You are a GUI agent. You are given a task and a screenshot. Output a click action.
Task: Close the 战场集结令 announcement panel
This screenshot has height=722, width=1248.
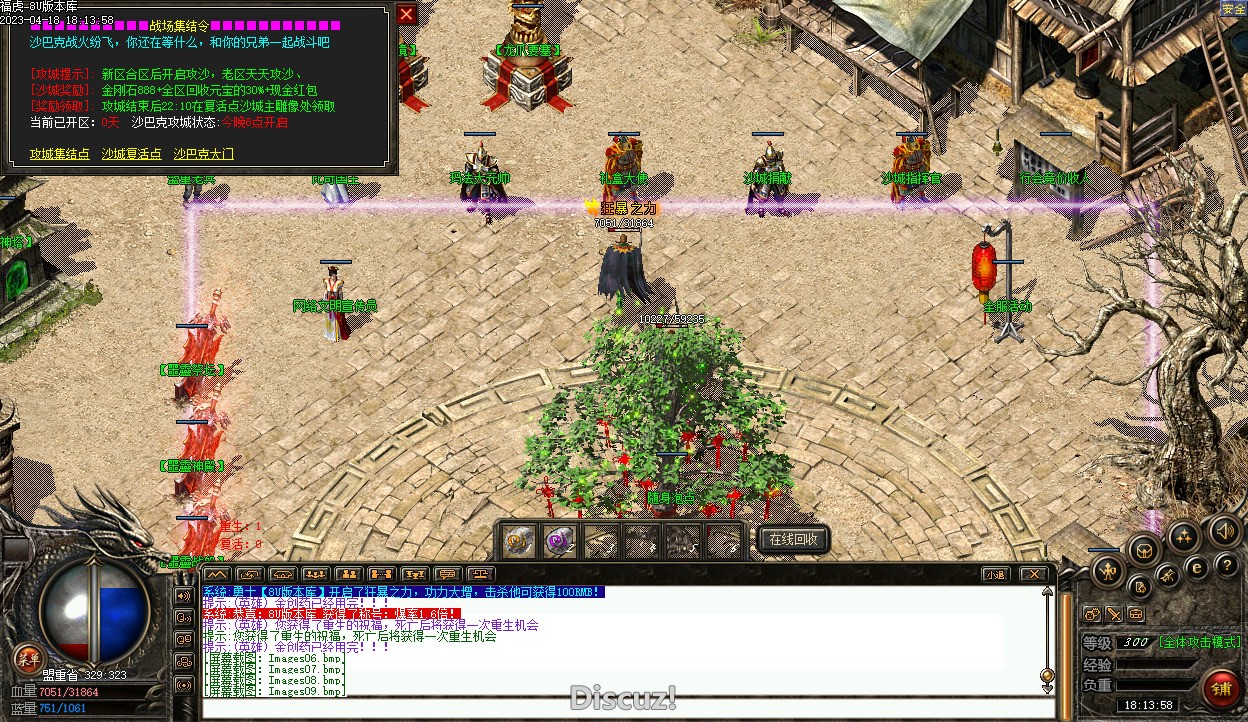pos(406,15)
